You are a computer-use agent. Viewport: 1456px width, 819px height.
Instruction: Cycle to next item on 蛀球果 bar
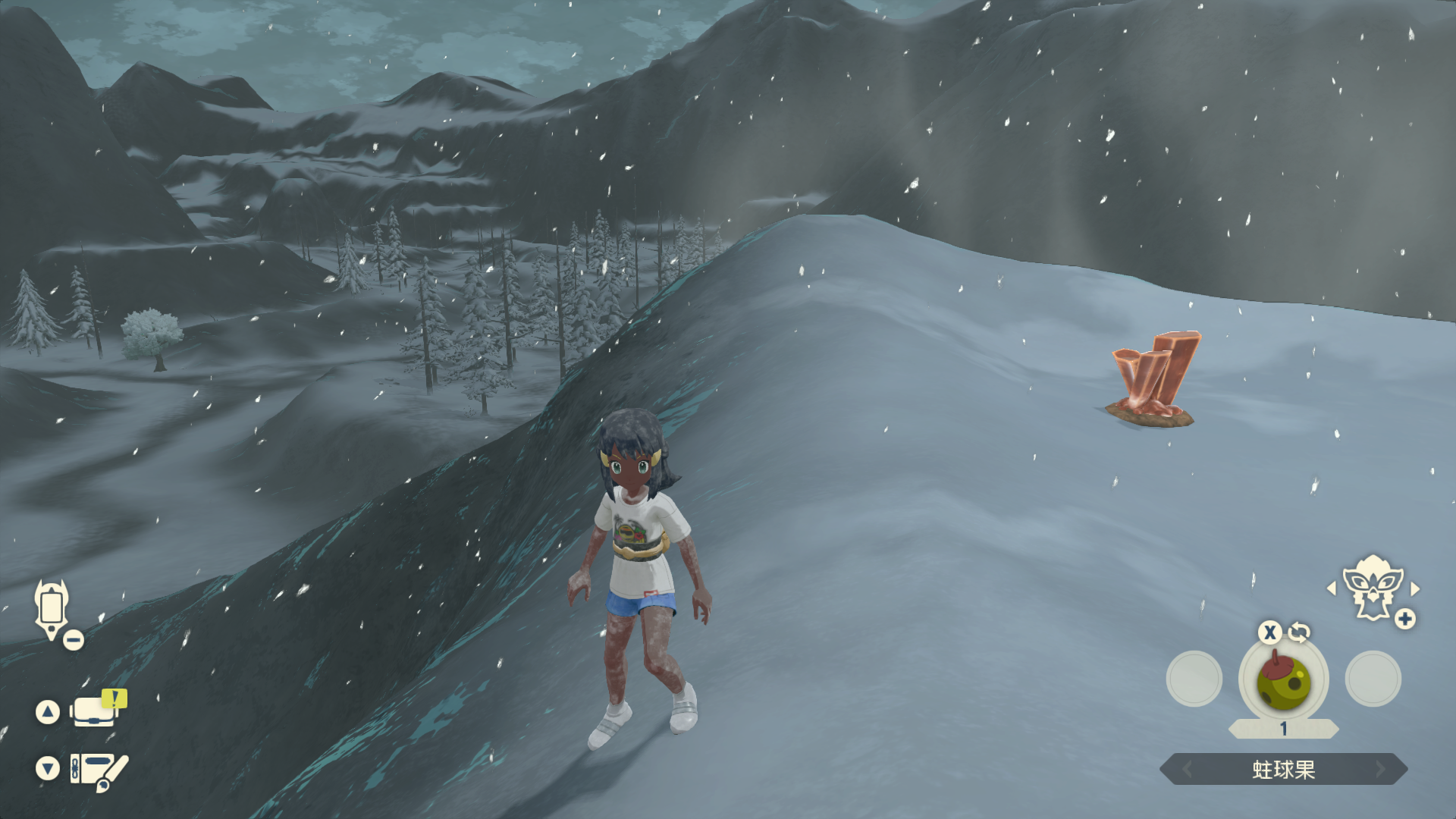pos(1380,770)
